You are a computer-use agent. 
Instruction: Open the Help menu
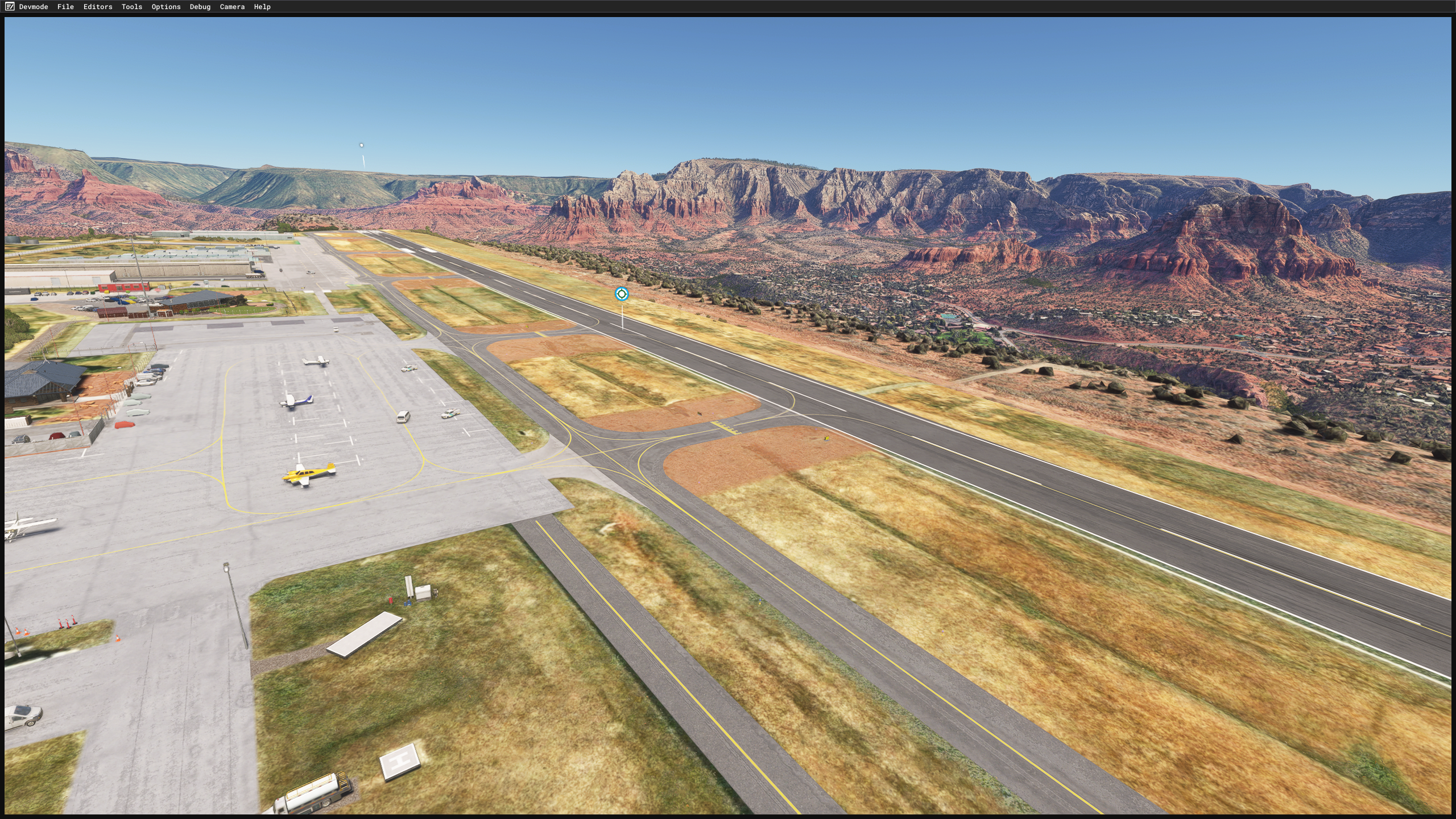click(262, 7)
